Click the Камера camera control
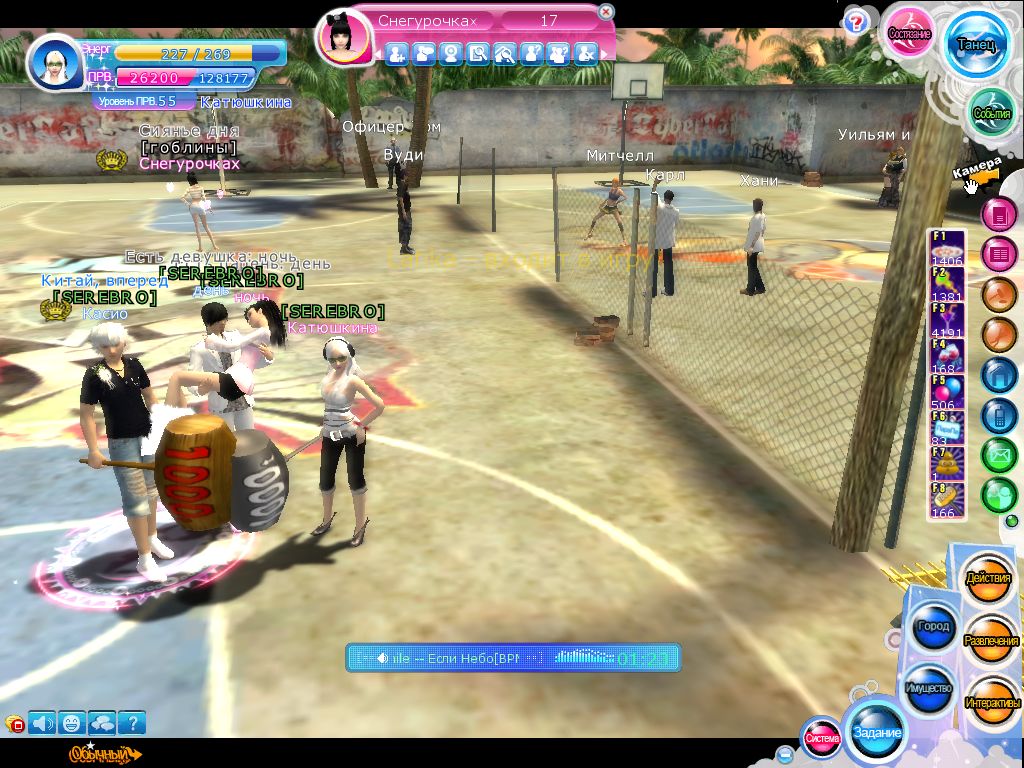1024x768 pixels. [977, 171]
